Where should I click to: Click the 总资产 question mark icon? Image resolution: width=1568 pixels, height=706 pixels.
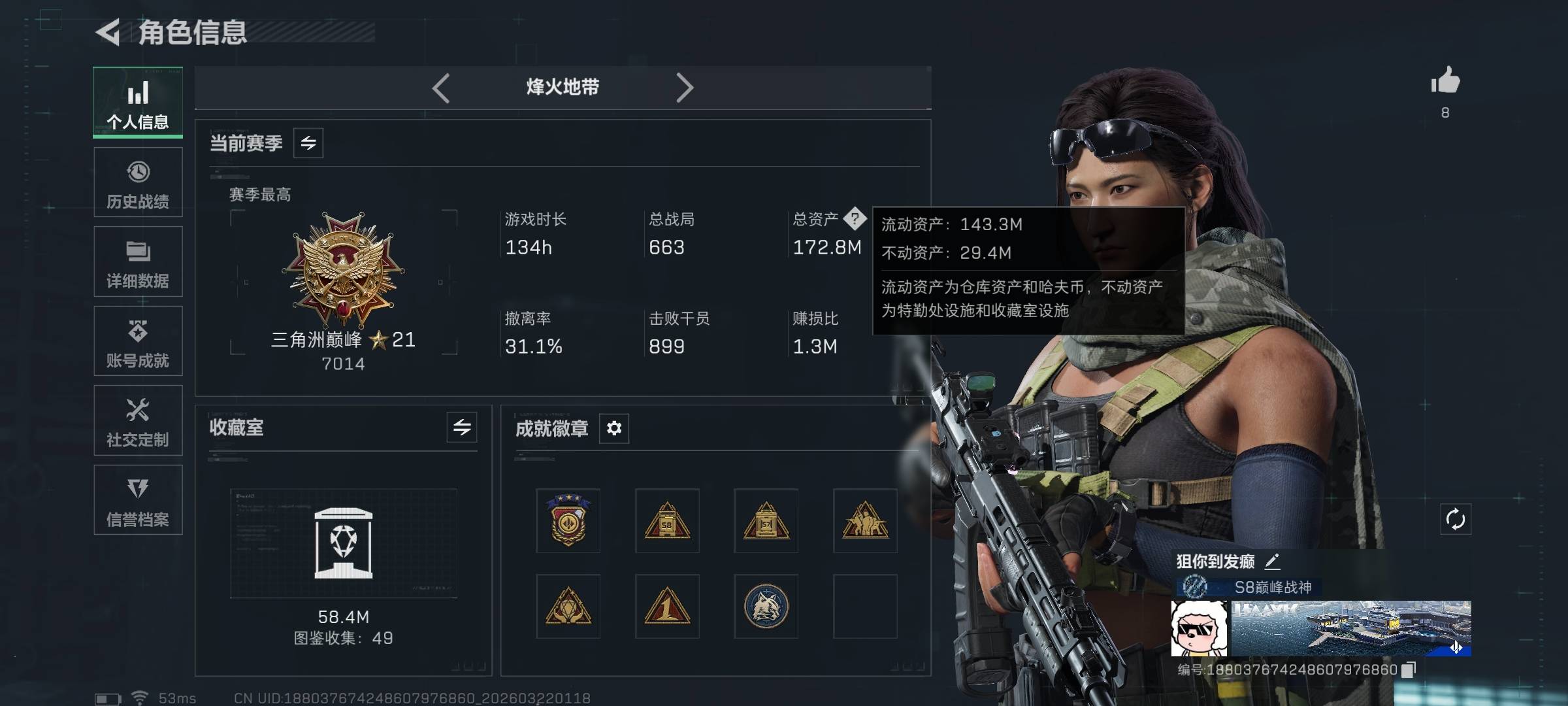click(855, 218)
